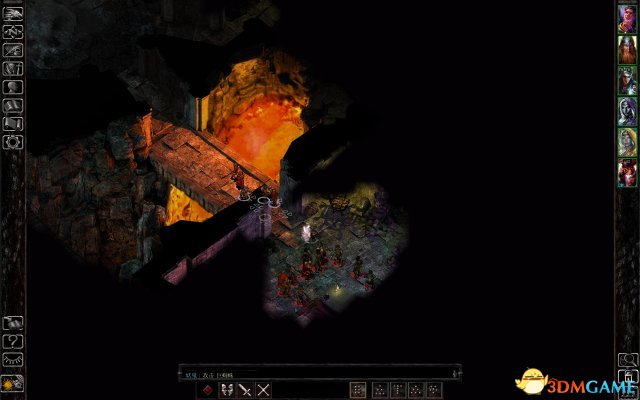Open the options gear menu
Image resolution: width=640 pixels, height=400 pixels.
(x=13, y=143)
